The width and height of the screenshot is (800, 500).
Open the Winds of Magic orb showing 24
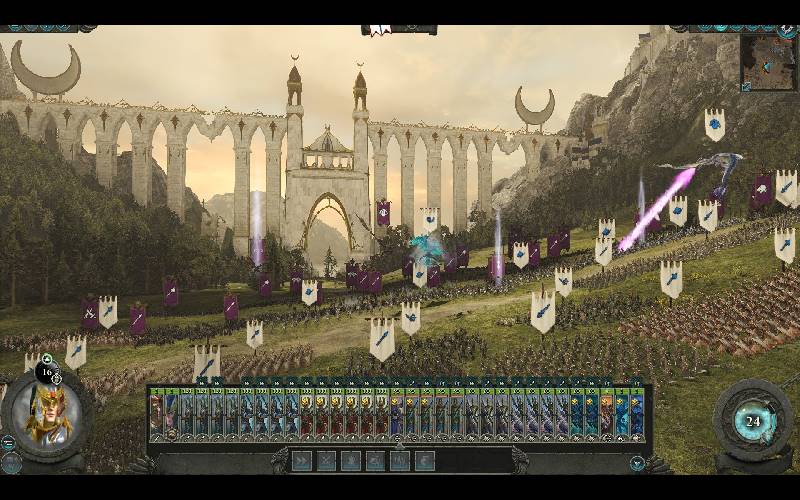coord(753,421)
